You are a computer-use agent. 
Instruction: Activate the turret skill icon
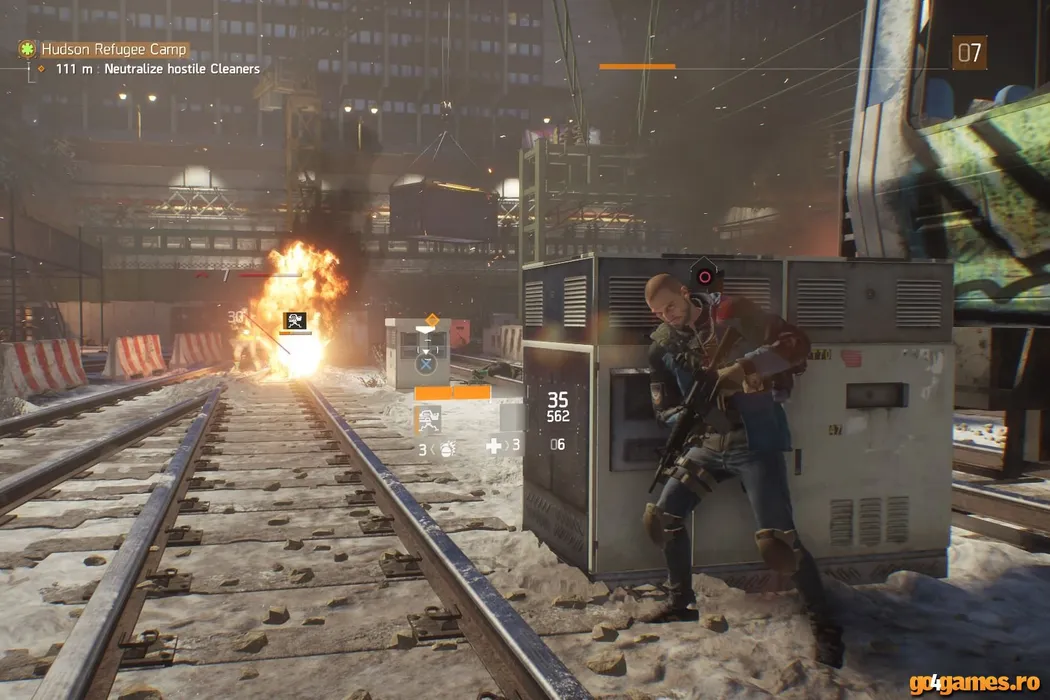tap(428, 418)
